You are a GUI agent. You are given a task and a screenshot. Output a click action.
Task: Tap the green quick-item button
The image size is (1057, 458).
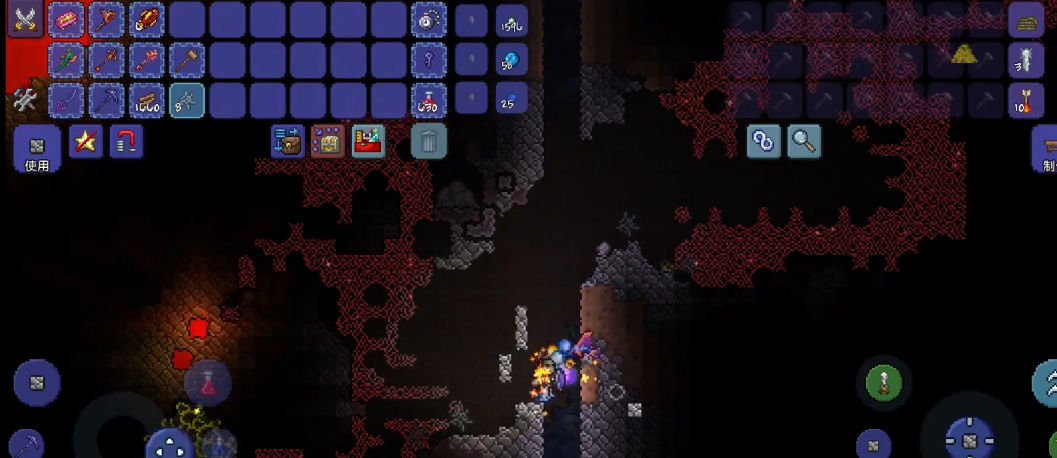tap(883, 382)
